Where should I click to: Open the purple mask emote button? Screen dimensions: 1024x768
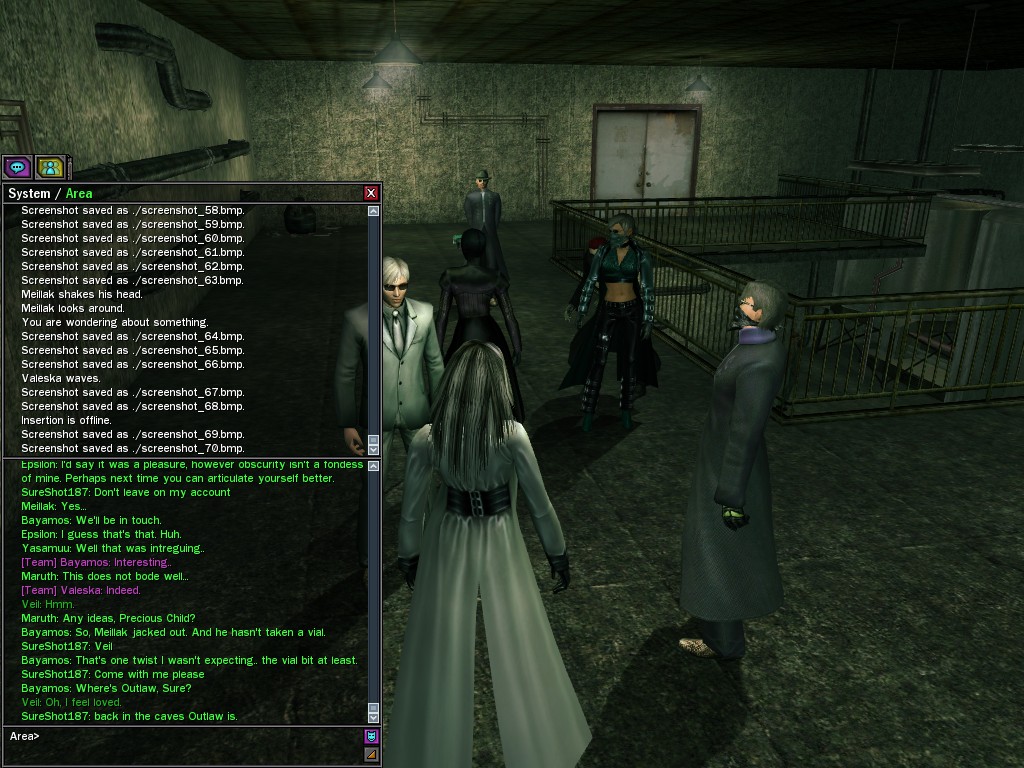[371, 737]
